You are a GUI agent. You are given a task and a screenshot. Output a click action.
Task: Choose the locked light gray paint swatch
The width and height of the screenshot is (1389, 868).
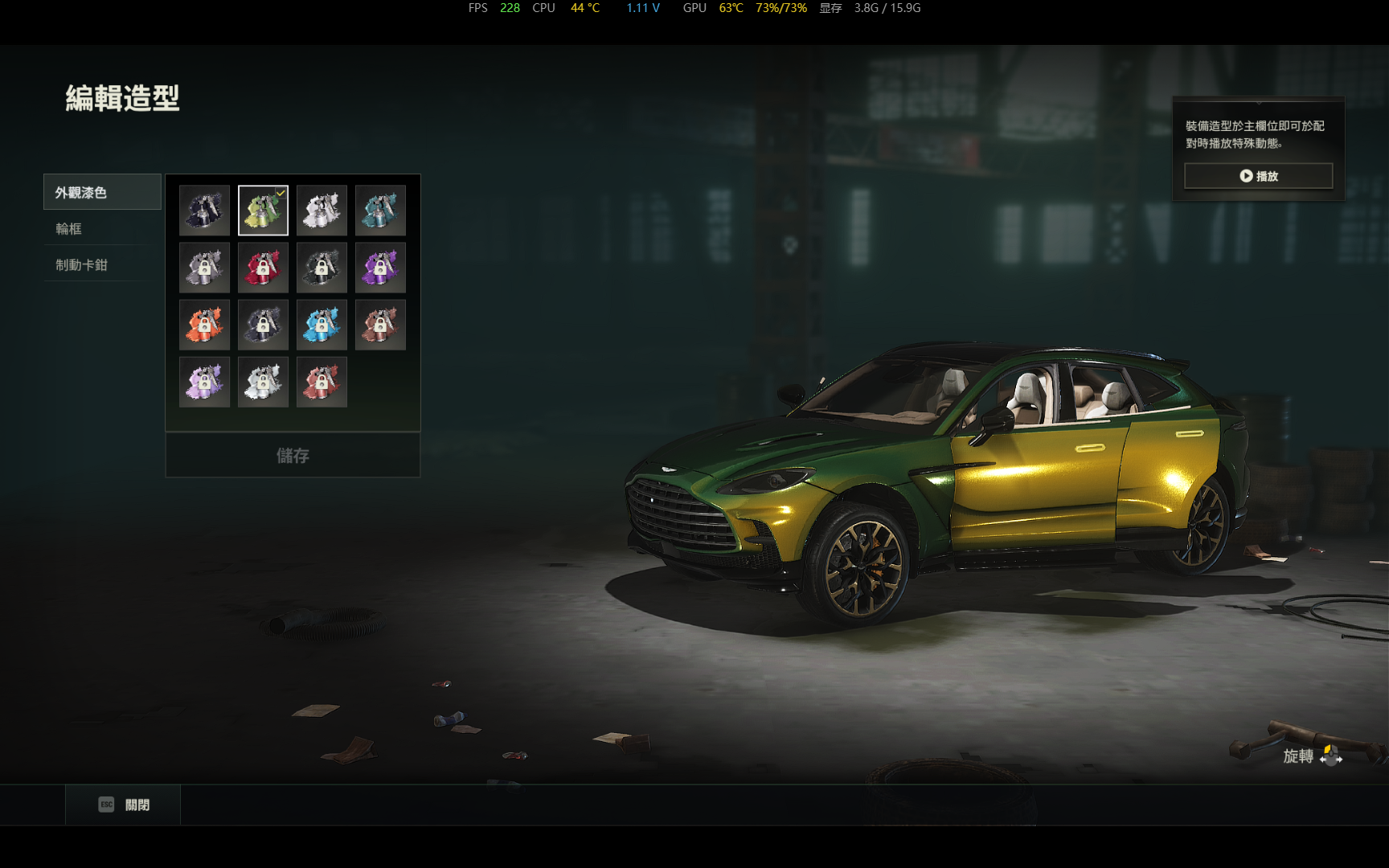pyautogui.click(x=263, y=382)
